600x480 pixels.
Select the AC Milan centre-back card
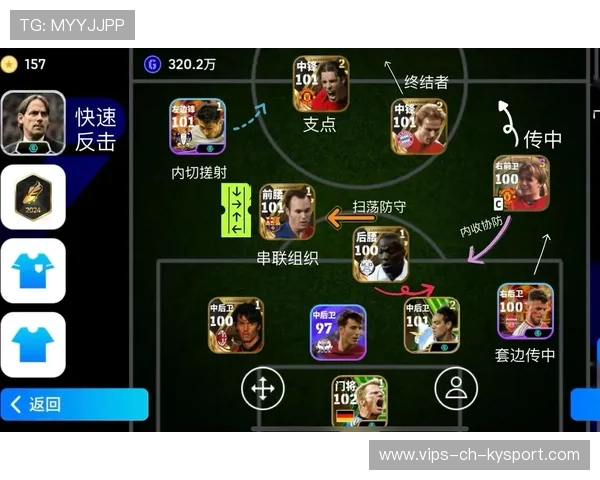click(236, 325)
